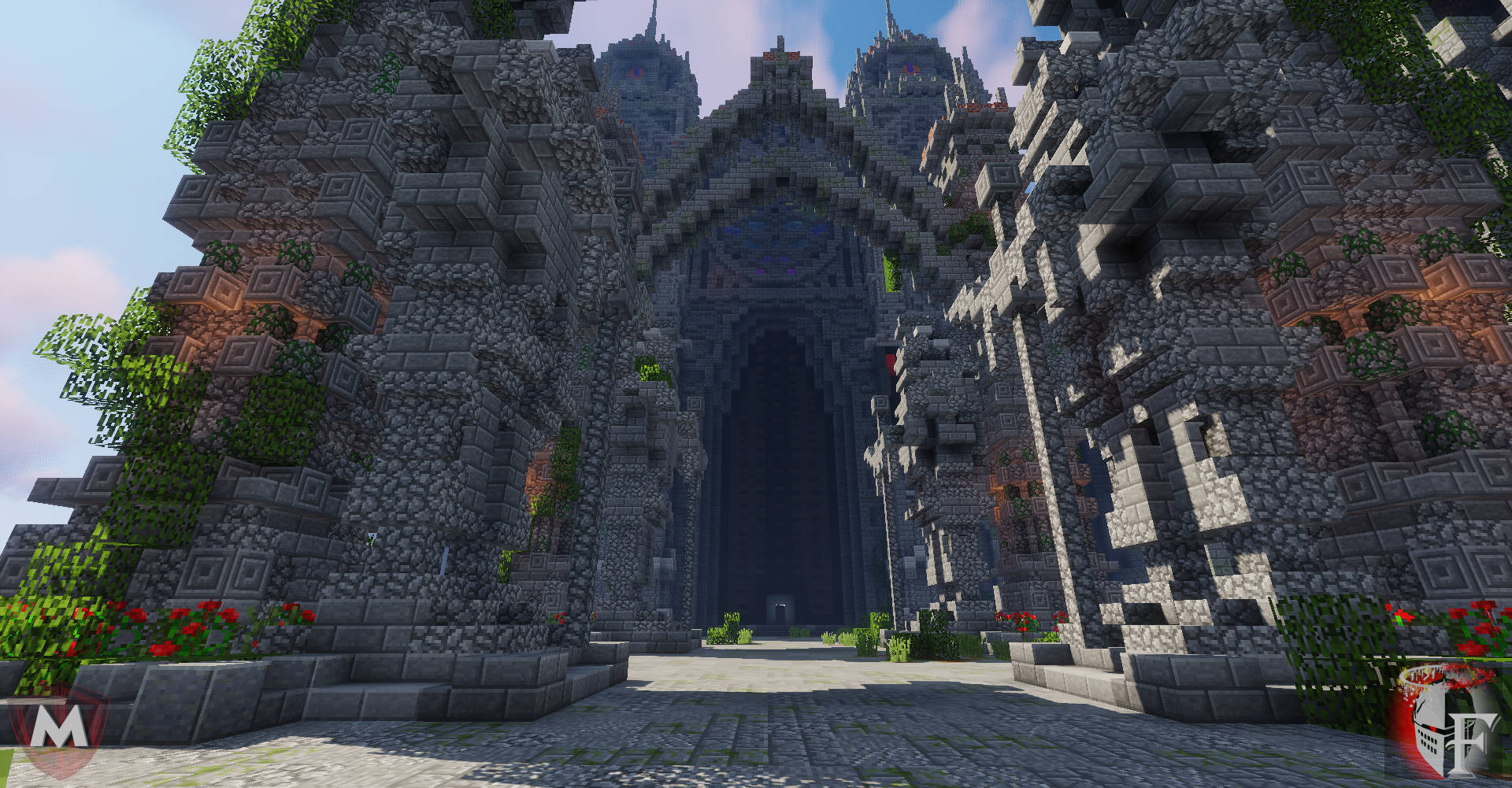
Task: Click the red shield M logo
Action: coord(60,729)
